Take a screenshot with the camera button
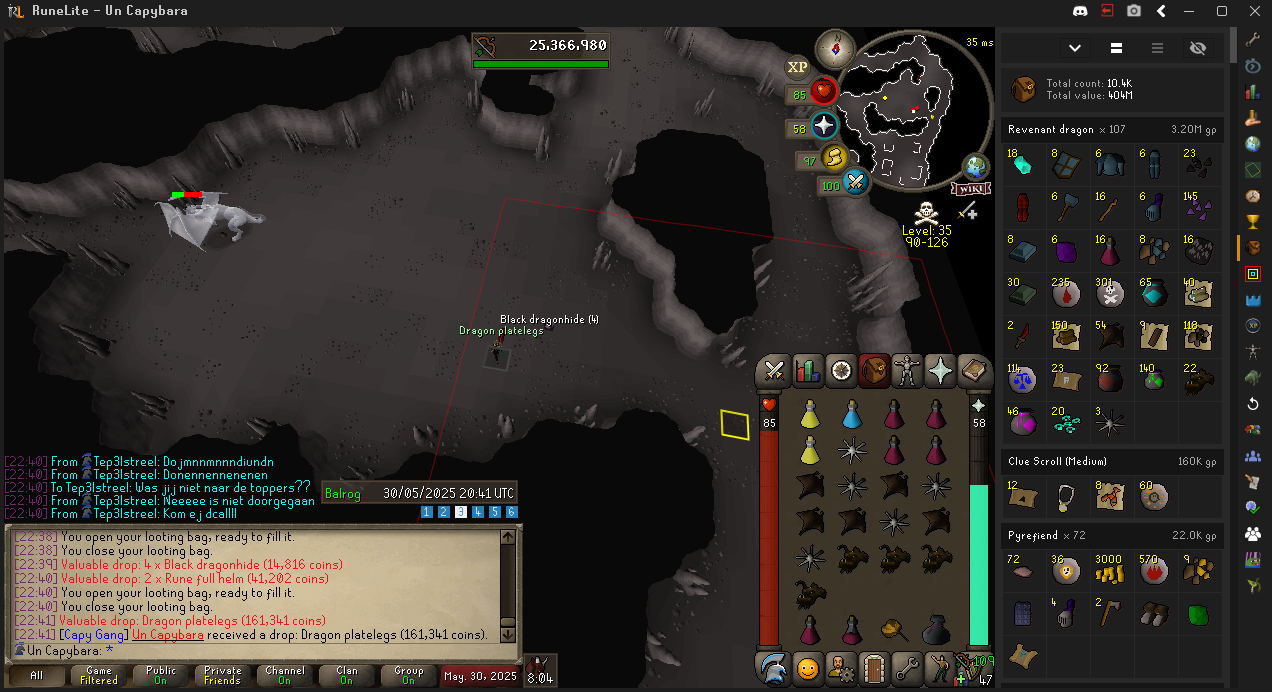This screenshot has height=692, width=1272. click(1134, 11)
